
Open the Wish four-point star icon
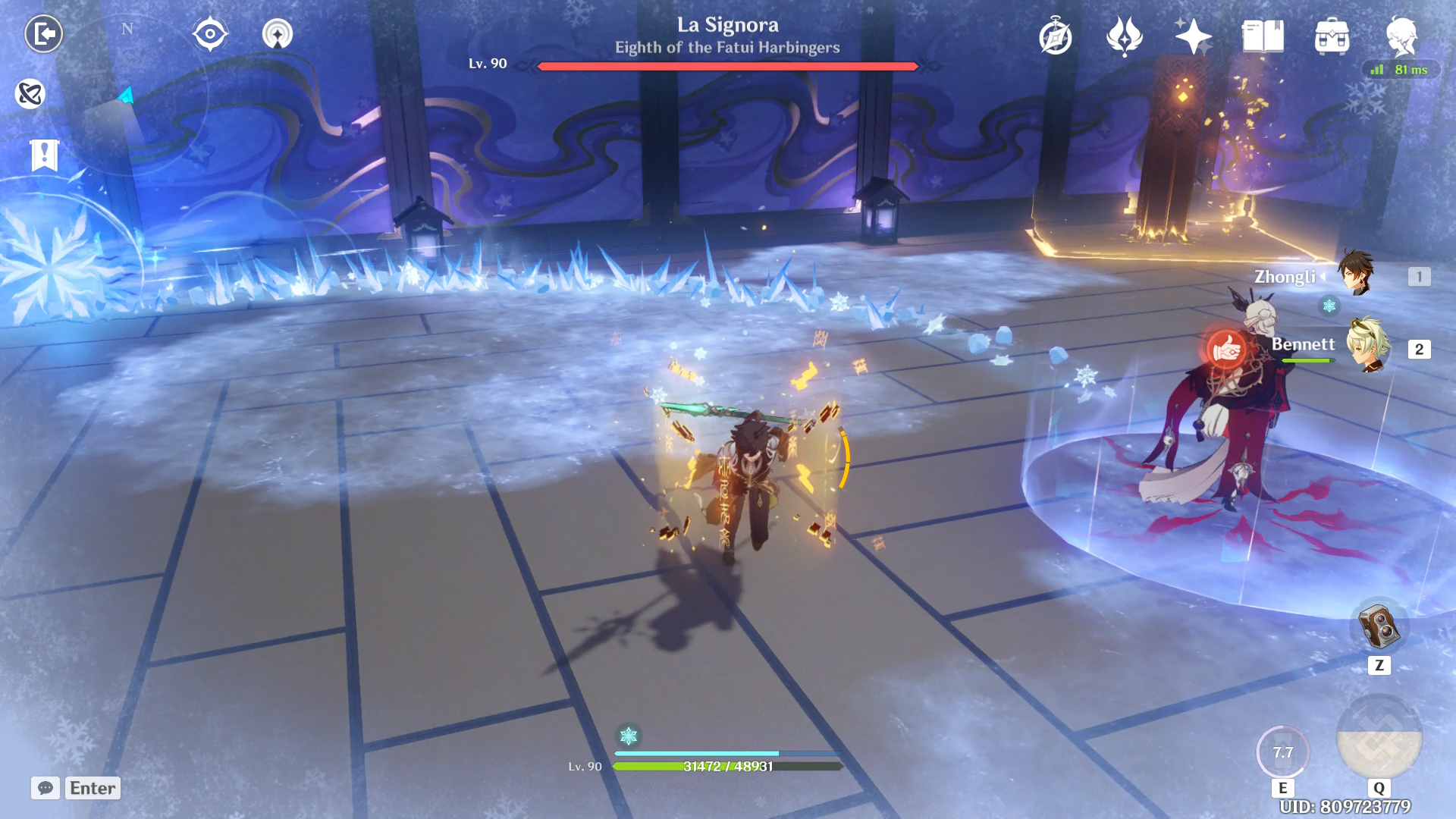tap(1192, 36)
